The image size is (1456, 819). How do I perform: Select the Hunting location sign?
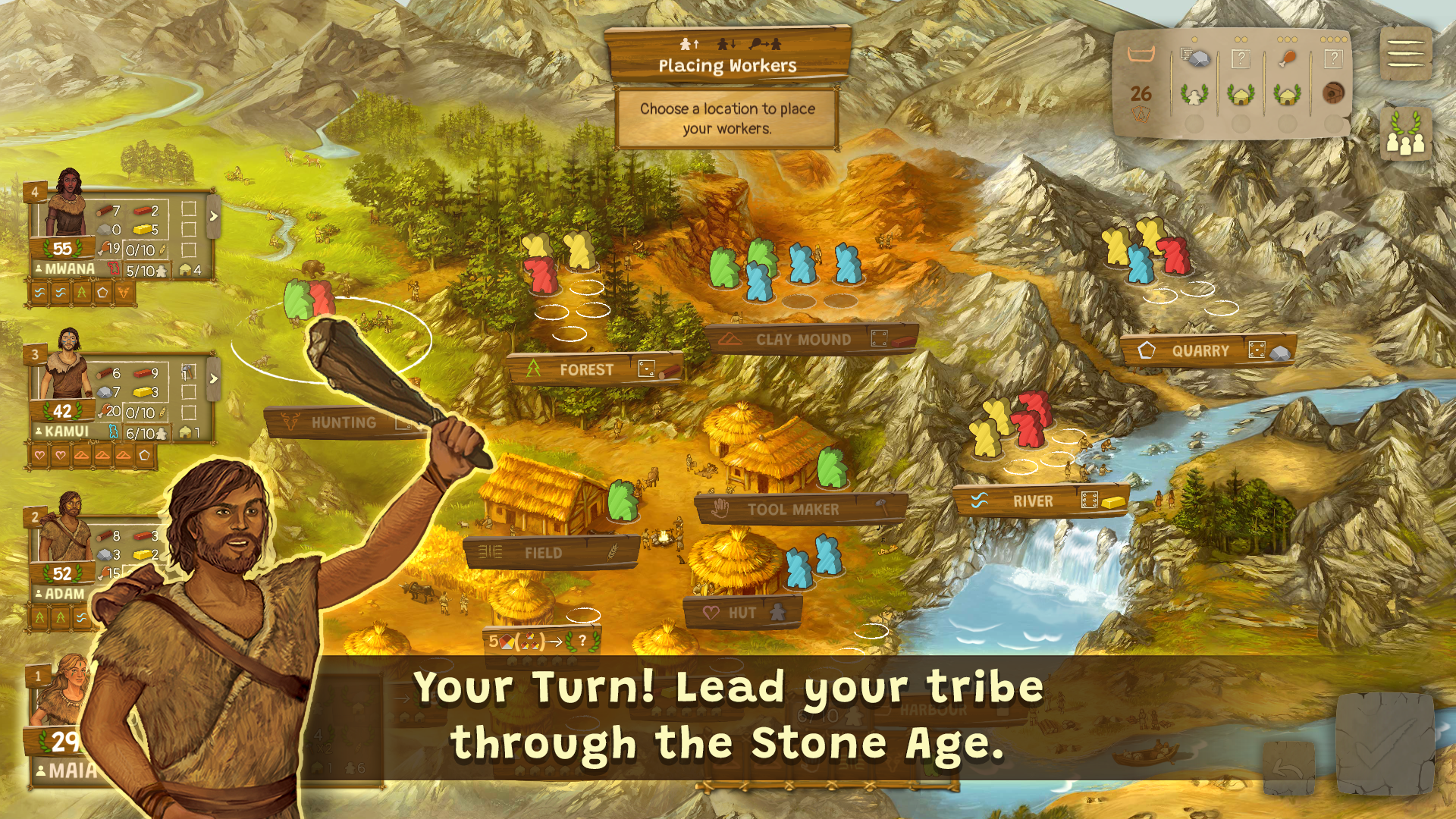pyautogui.click(x=344, y=423)
